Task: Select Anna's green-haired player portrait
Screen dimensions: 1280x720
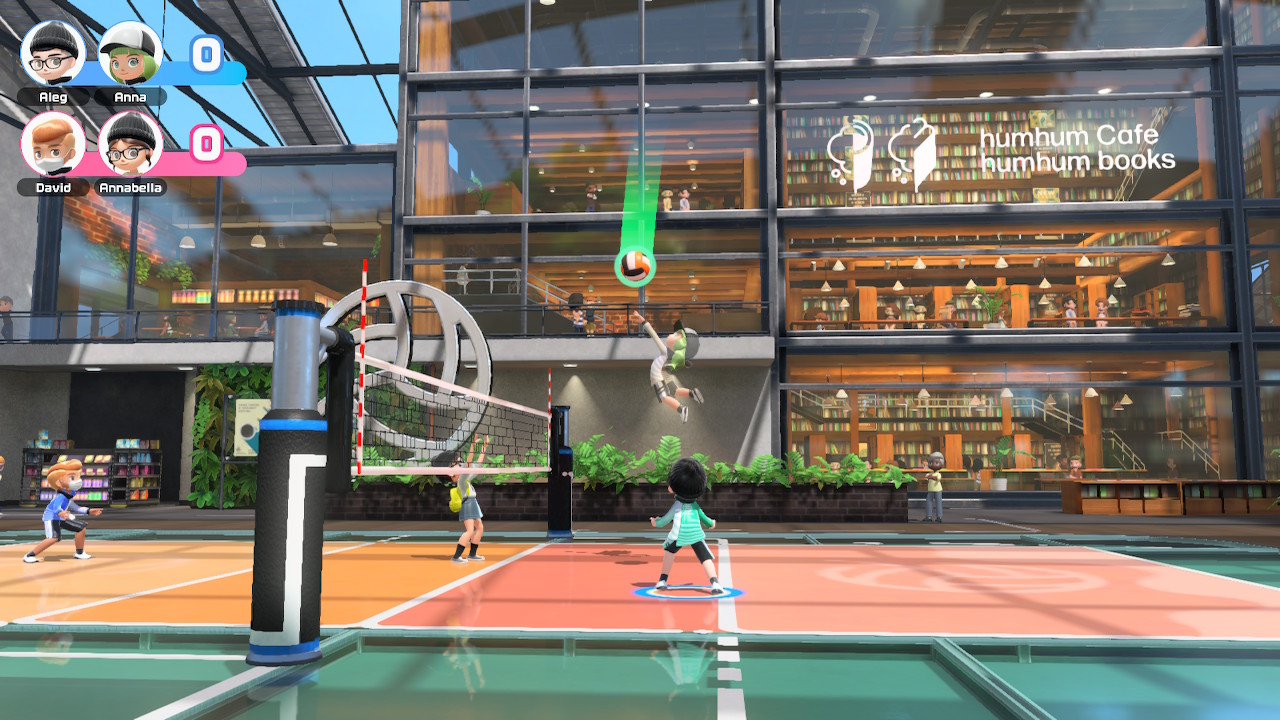Action: pos(130,53)
